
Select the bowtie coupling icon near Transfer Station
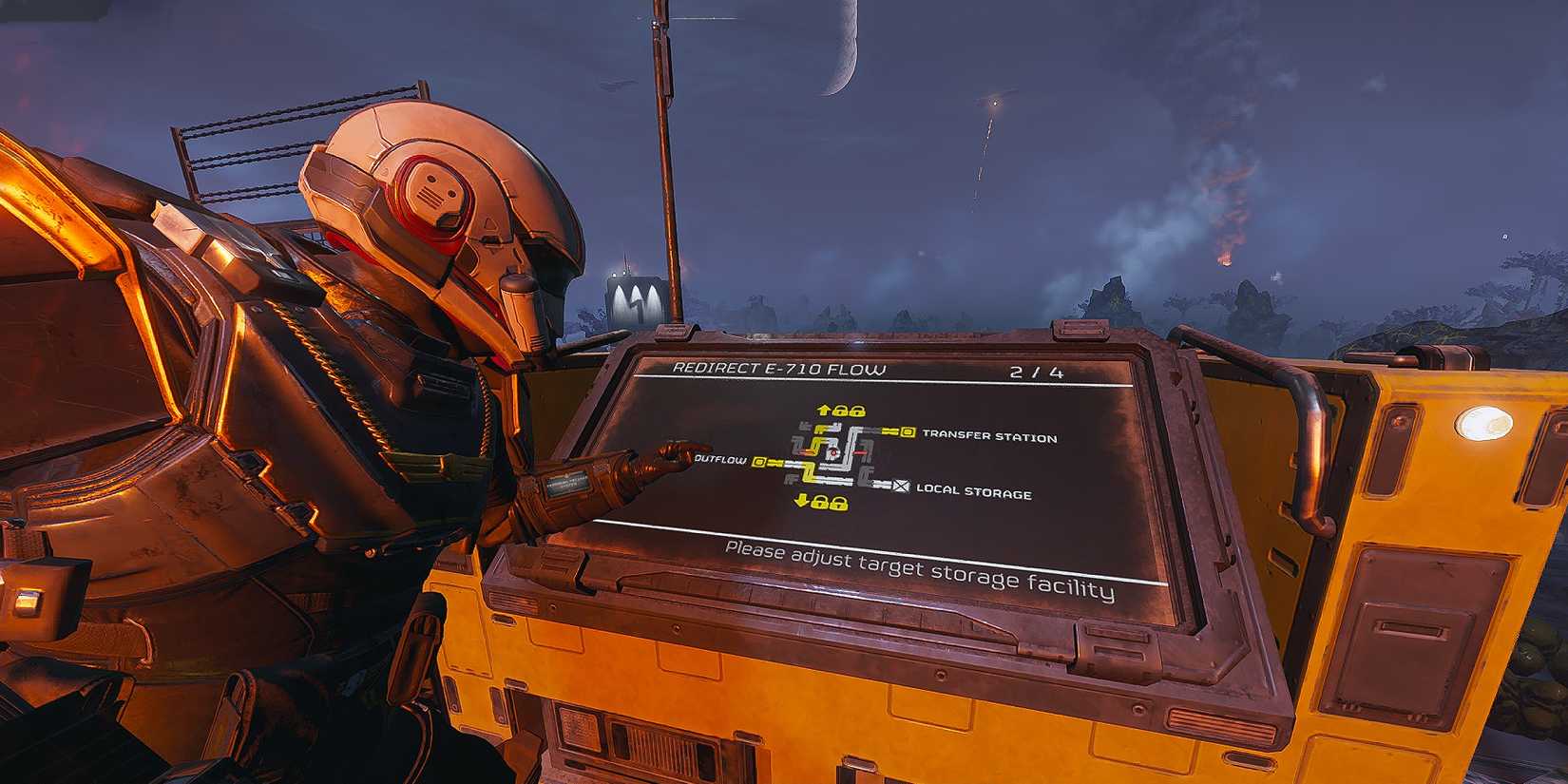pos(892,431)
